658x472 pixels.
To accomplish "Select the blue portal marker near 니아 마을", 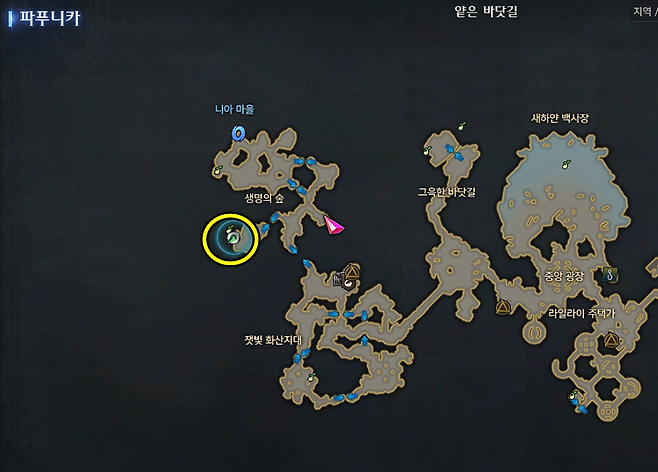I will tap(238, 132).
